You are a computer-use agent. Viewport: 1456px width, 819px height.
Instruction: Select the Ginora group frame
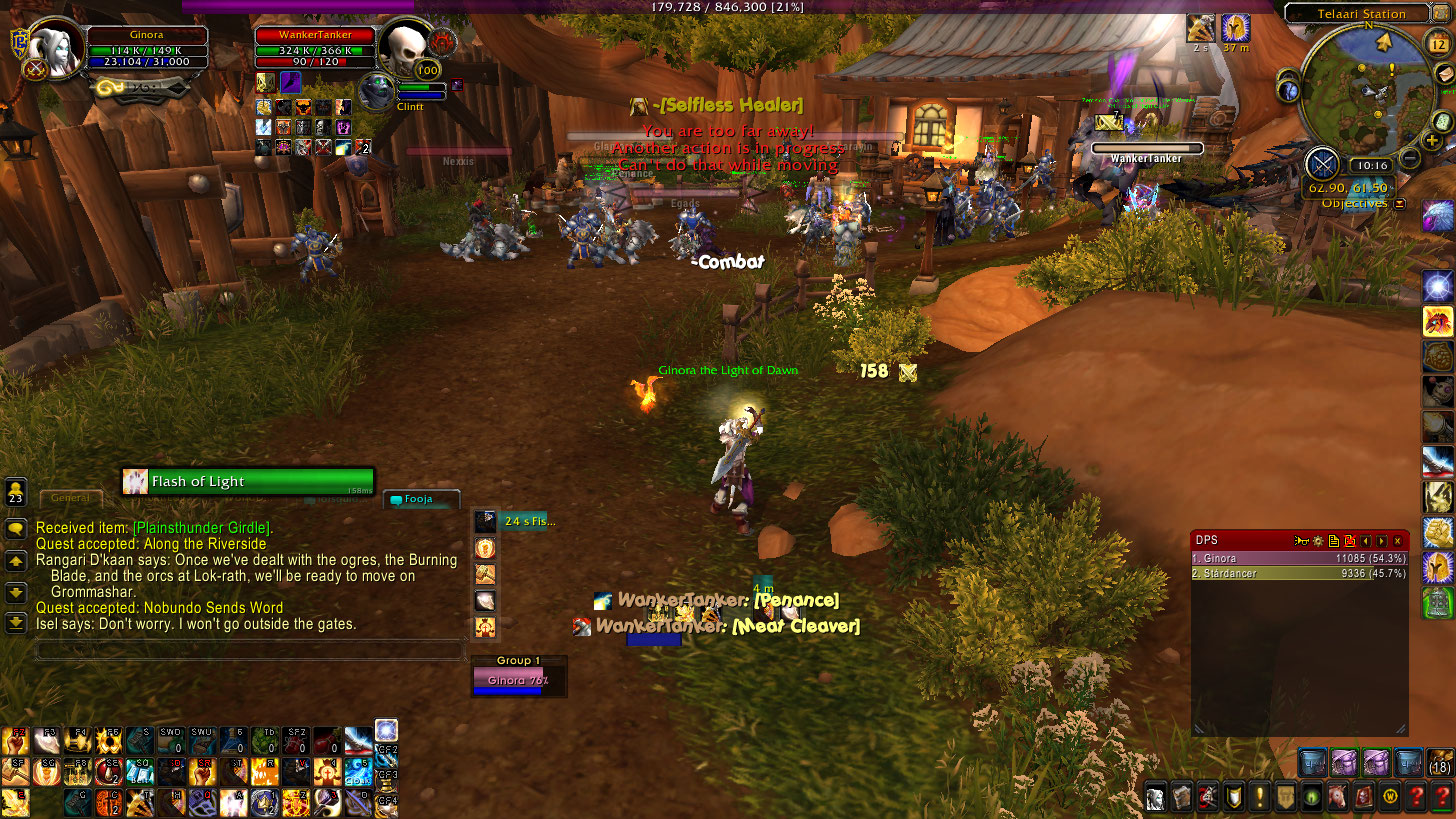(519, 681)
